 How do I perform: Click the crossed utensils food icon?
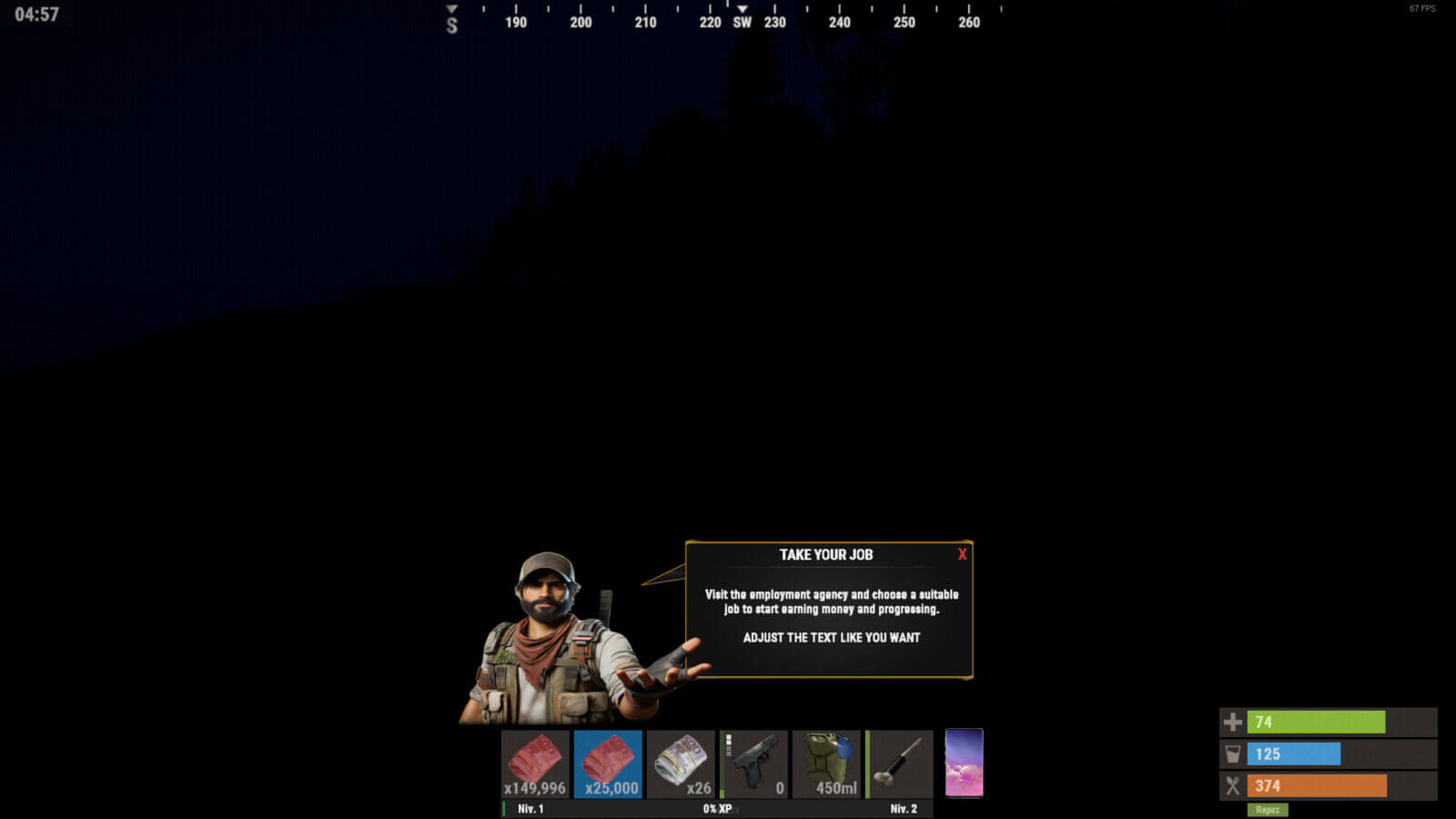pos(1232,785)
